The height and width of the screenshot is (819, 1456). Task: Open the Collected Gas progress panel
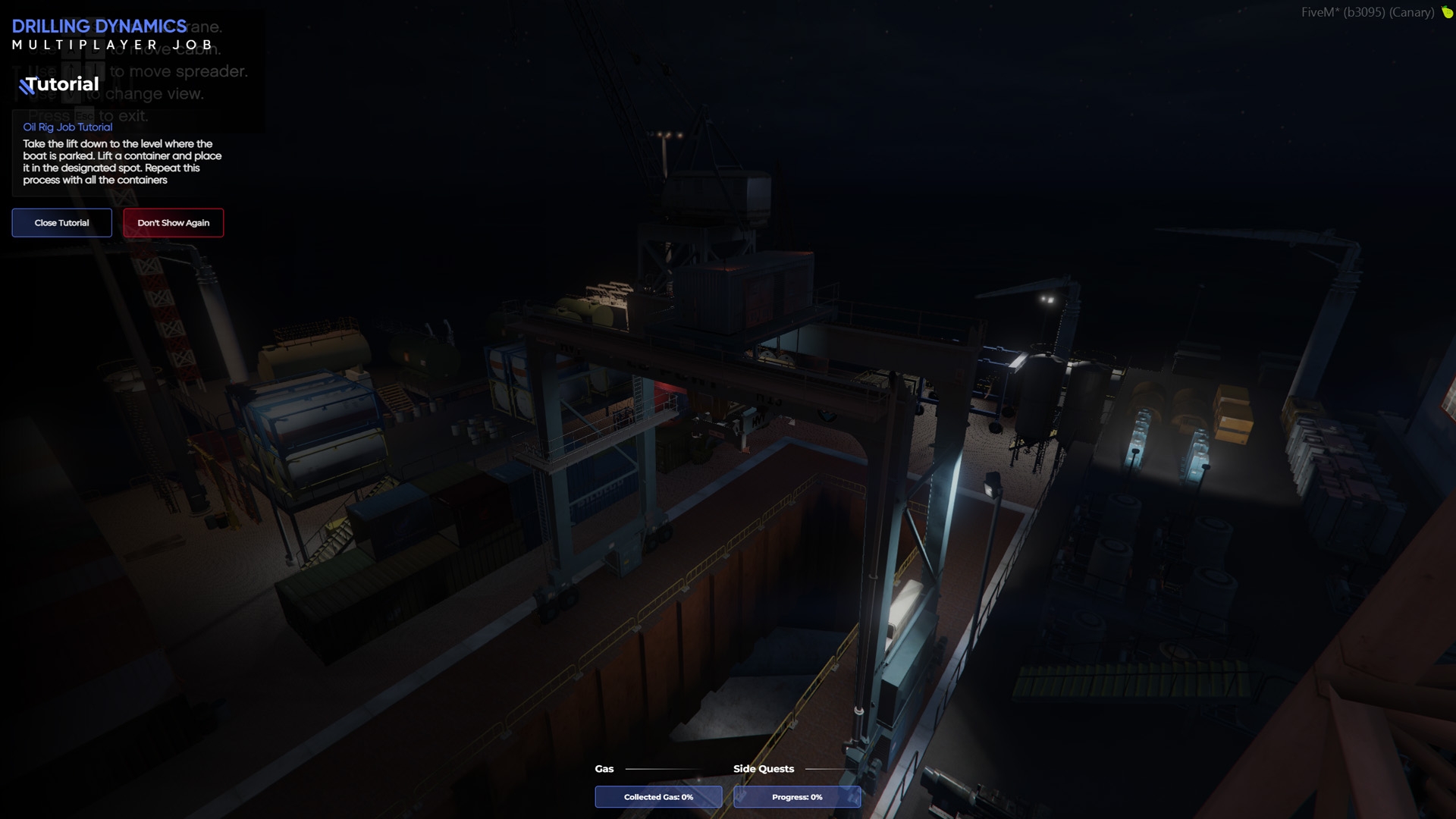pos(658,797)
